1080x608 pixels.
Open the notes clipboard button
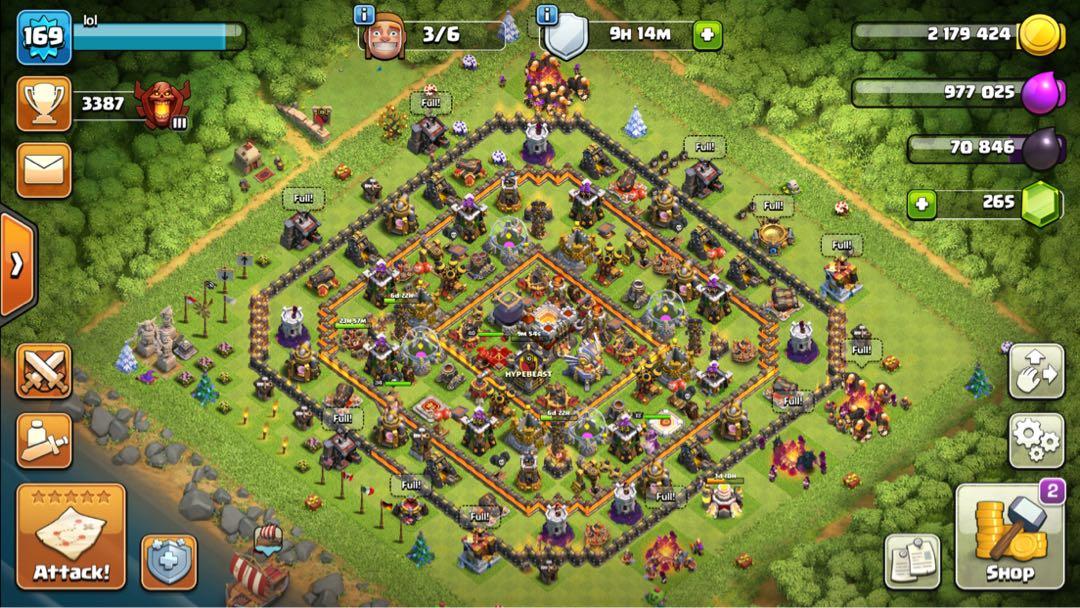click(x=912, y=561)
